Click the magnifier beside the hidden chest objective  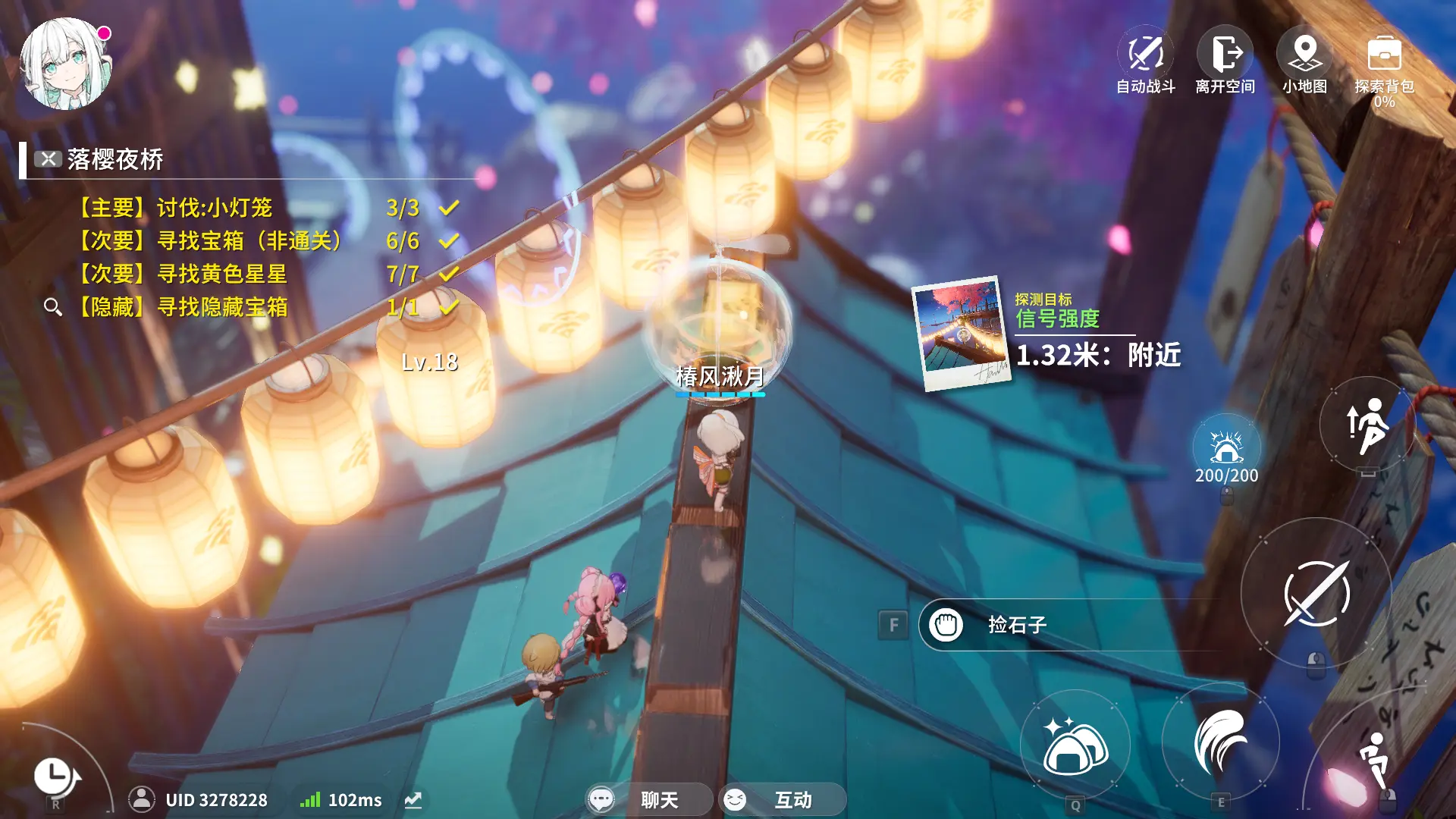coord(52,307)
